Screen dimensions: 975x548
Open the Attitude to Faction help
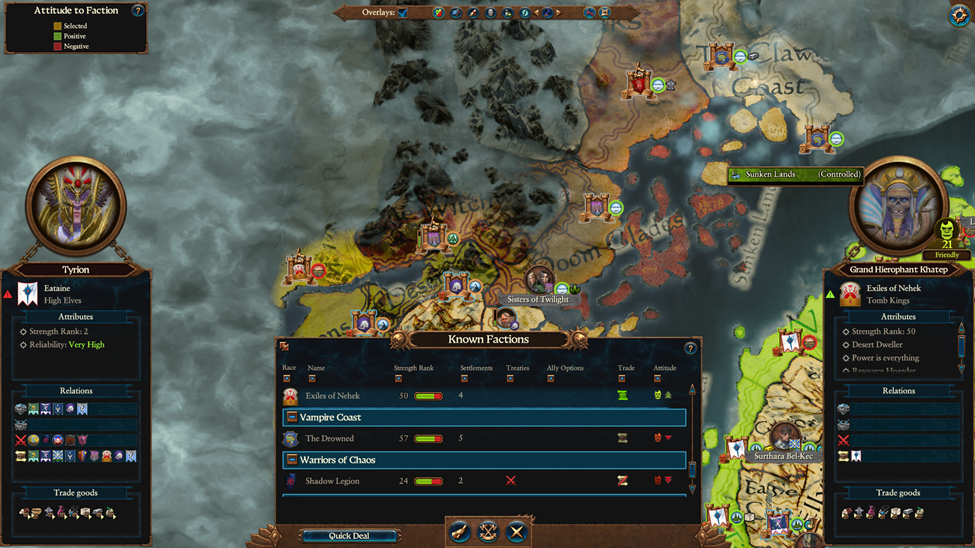138,11
